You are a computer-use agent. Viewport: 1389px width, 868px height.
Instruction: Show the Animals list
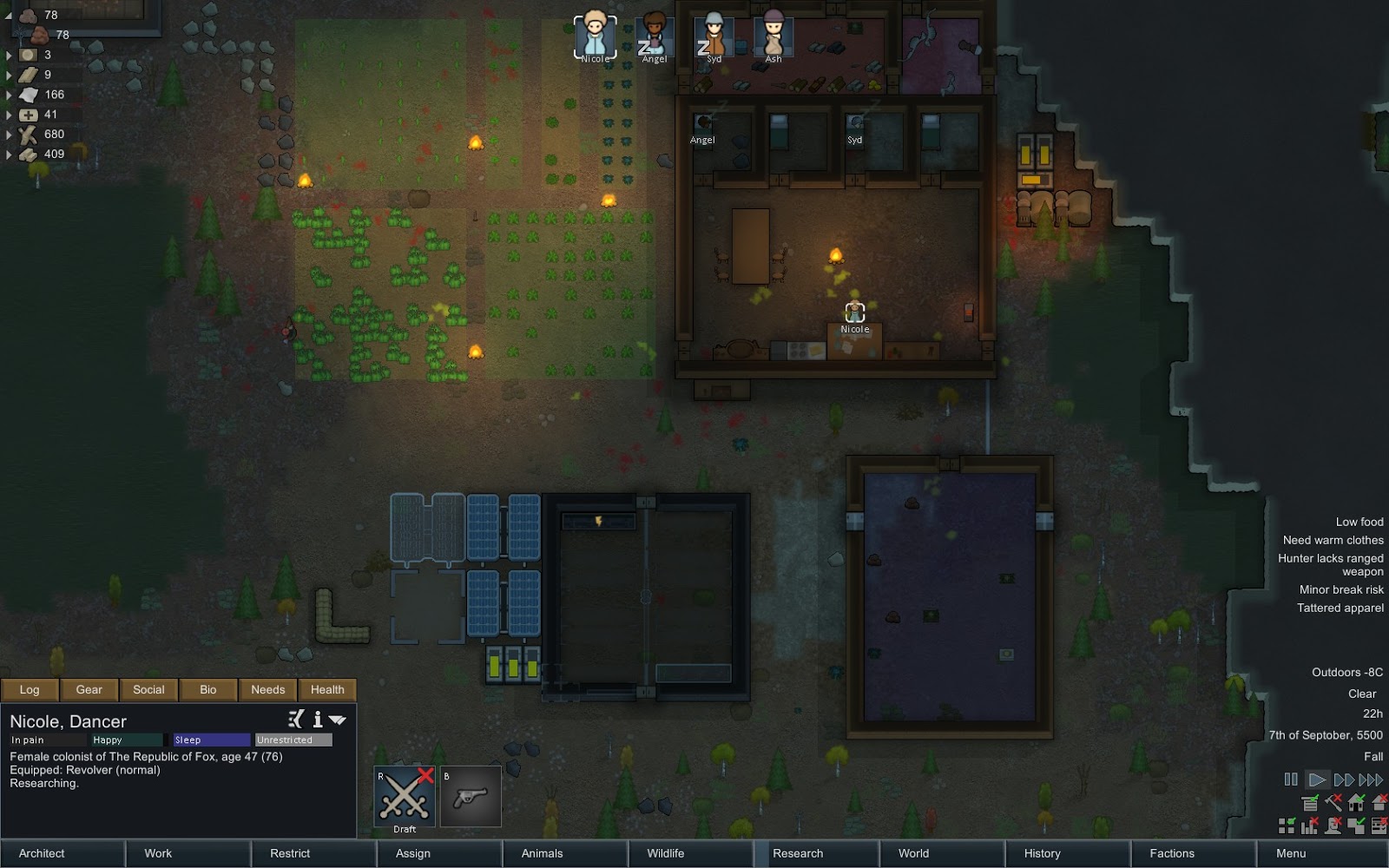pyautogui.click(x=542, y=853)
